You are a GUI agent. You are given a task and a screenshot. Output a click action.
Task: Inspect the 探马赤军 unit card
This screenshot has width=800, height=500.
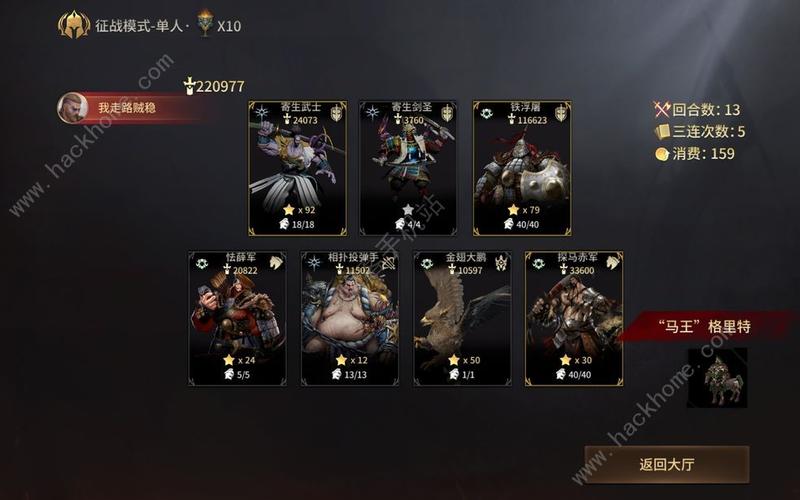click(x=574, y=318)
